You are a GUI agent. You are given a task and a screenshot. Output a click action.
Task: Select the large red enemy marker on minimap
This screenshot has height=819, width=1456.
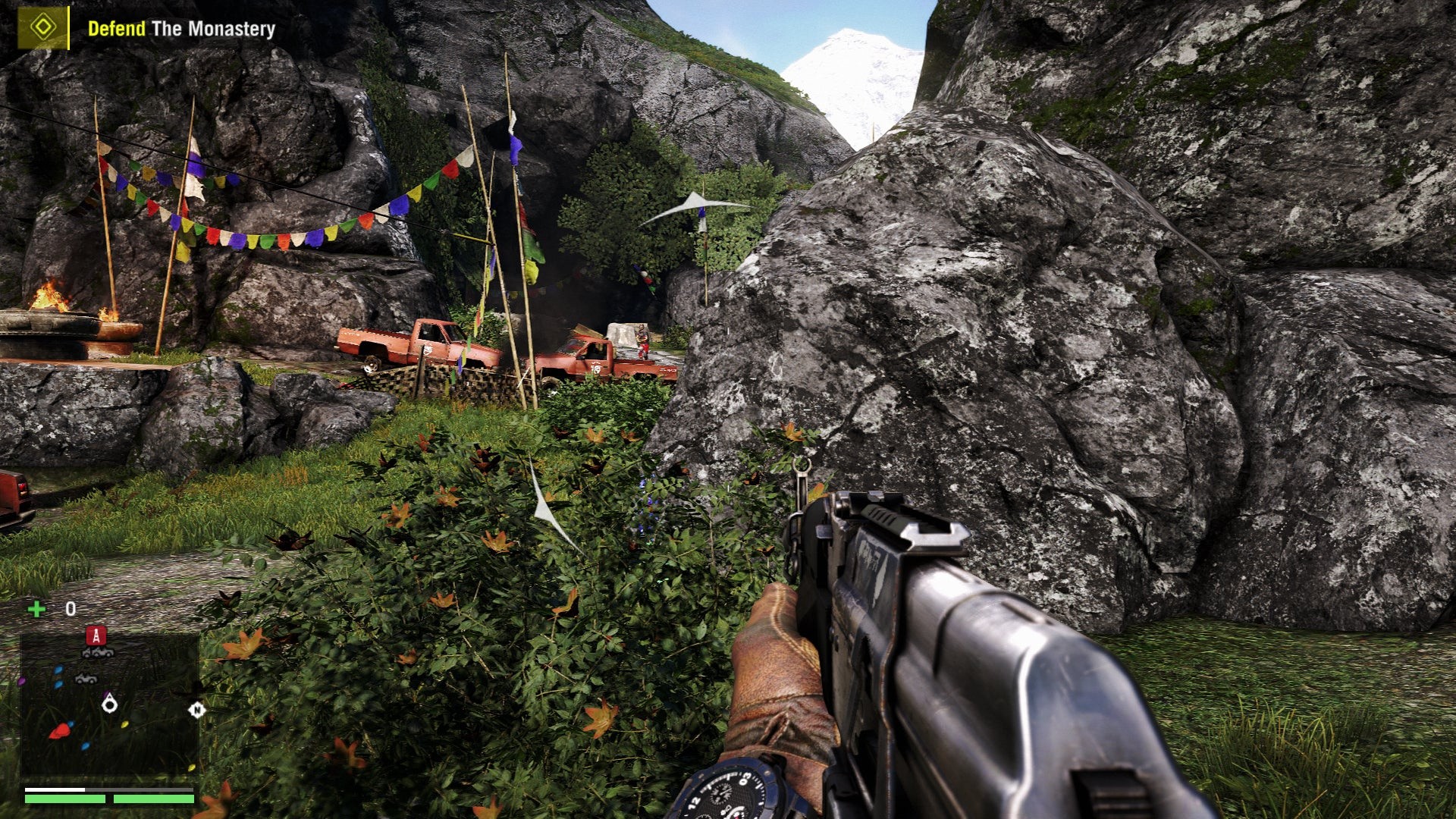[x=60, y=730]
